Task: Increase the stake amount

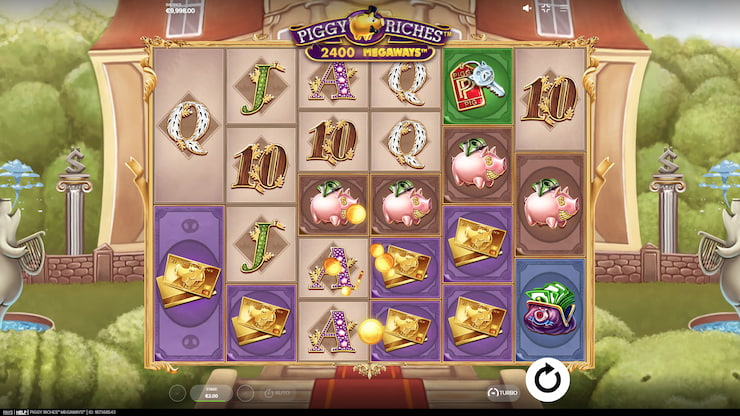Action: (x=243, y=393)
